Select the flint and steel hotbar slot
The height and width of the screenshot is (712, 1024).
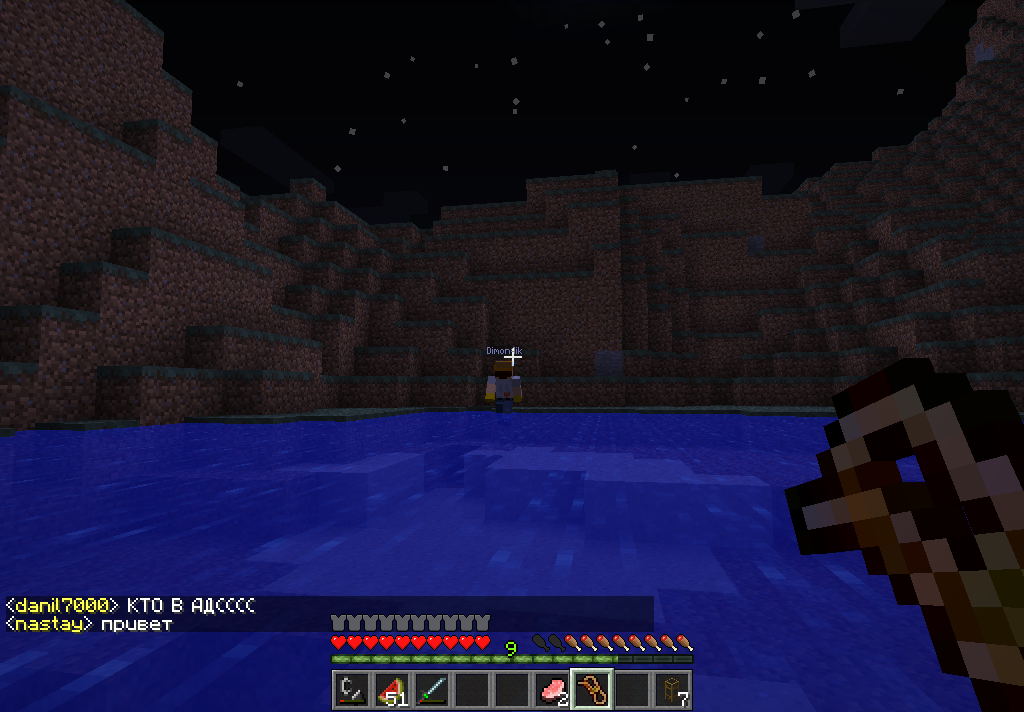(x=351, y=690)
